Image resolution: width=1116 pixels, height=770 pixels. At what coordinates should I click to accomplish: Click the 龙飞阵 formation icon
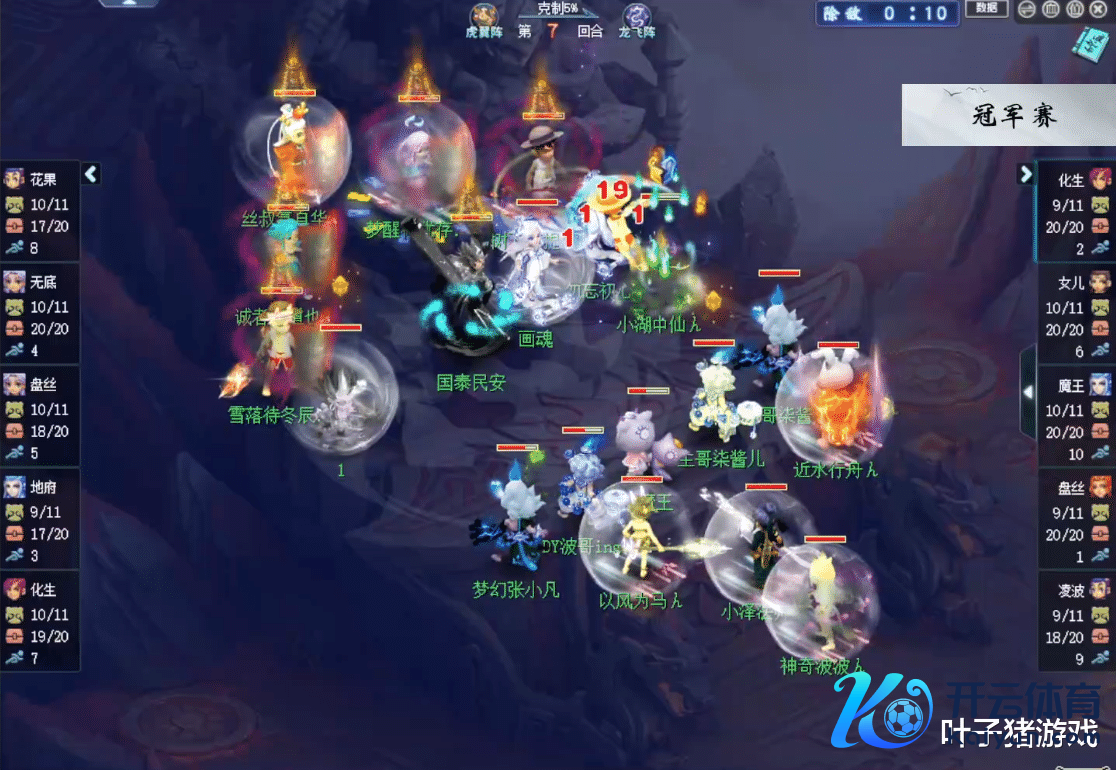(636, 18)
